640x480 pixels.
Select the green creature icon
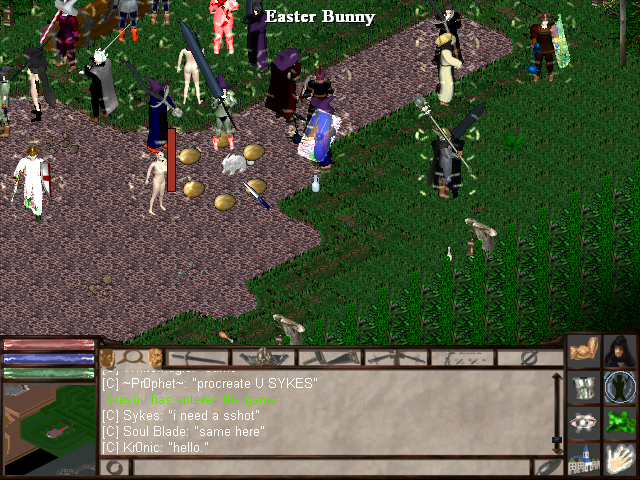click(x=619, y=422)
